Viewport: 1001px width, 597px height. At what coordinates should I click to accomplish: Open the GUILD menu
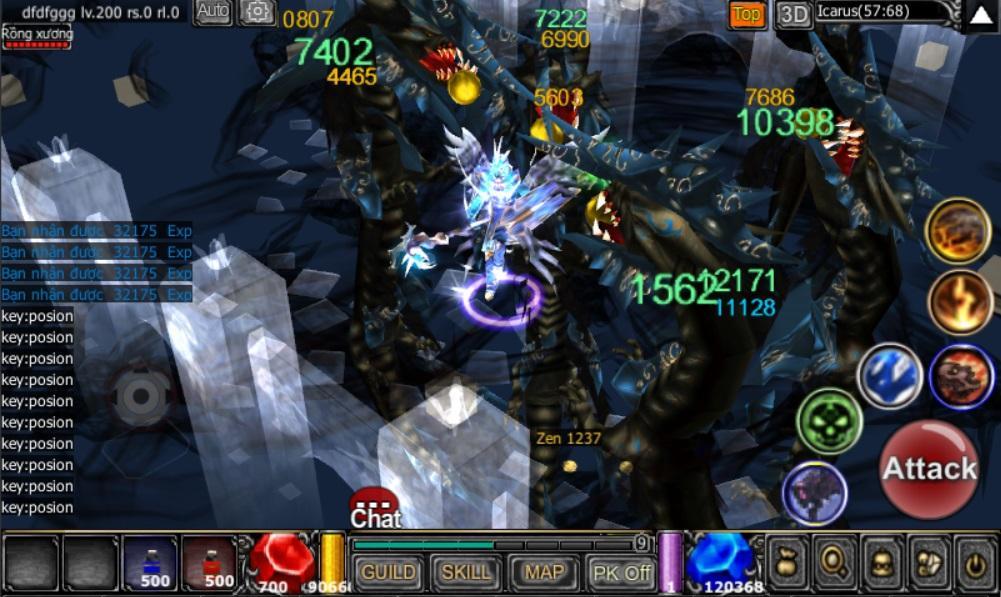pos(387,572)
